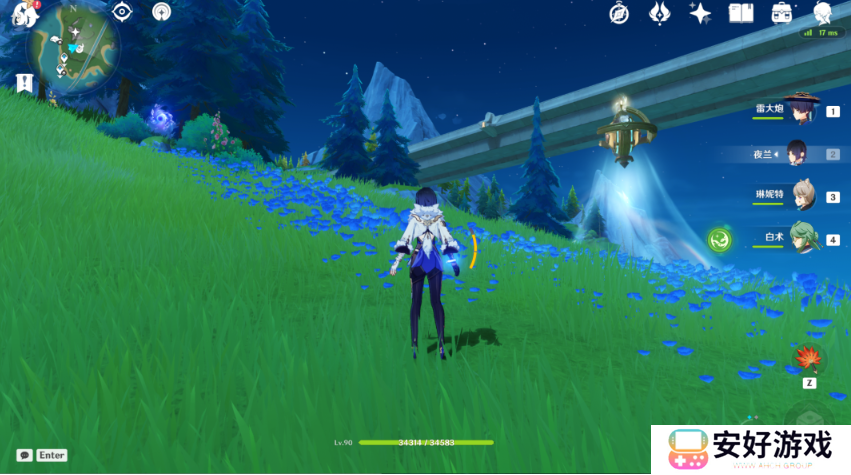Image resolution: width=851 pixels, height=475 pixels.
Task: Open the chat box
Action: [x=25, y=455]
